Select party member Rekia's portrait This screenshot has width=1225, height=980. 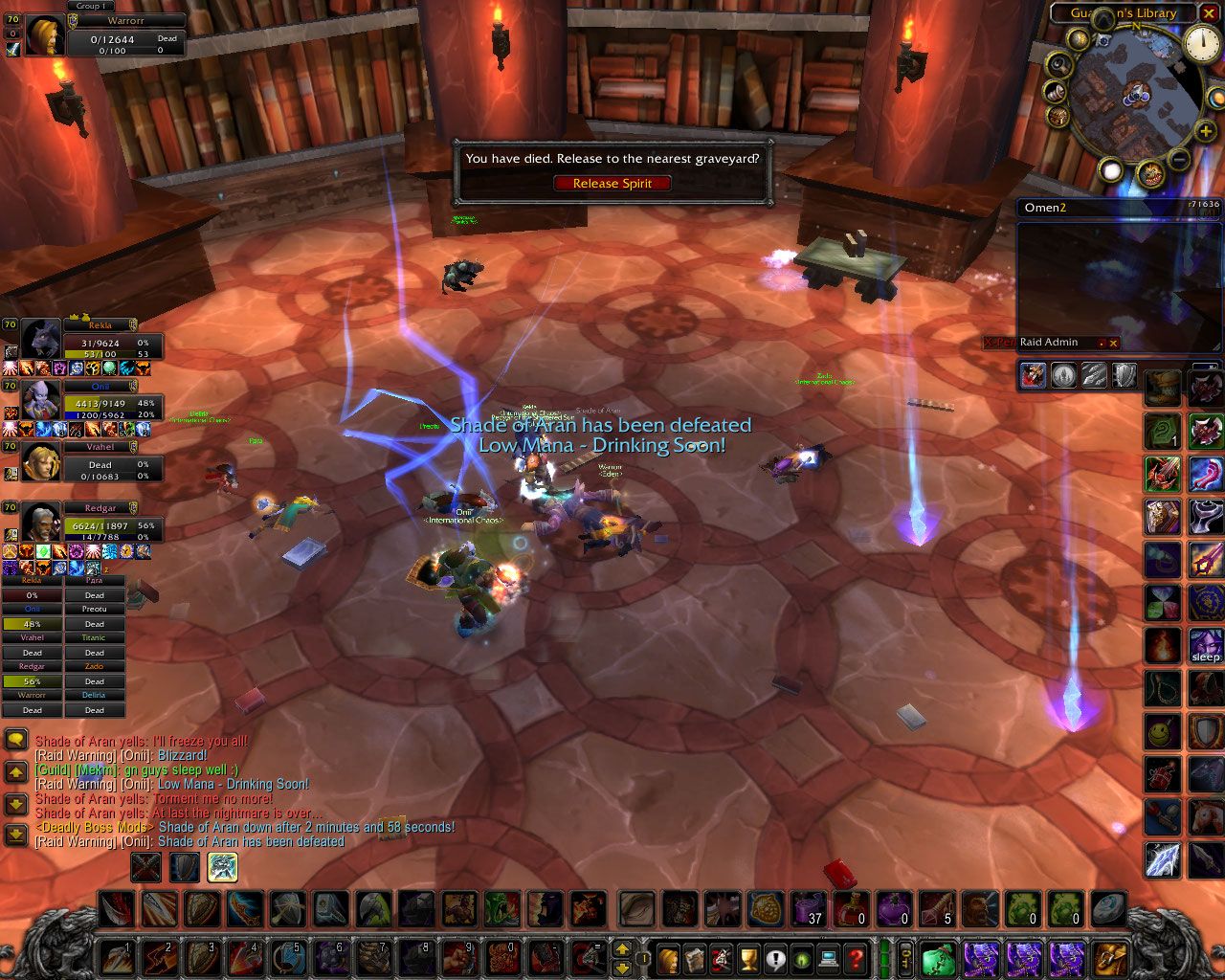tap(41, 341)
